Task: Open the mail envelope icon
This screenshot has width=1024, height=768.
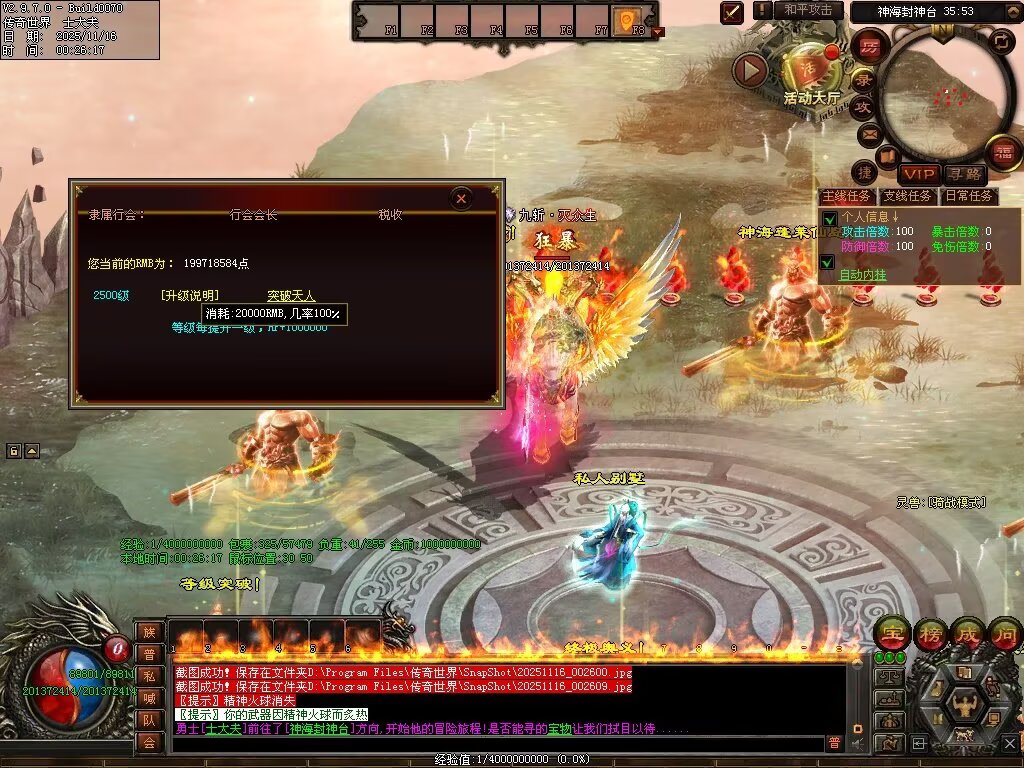Action: [x=868, y=132]
